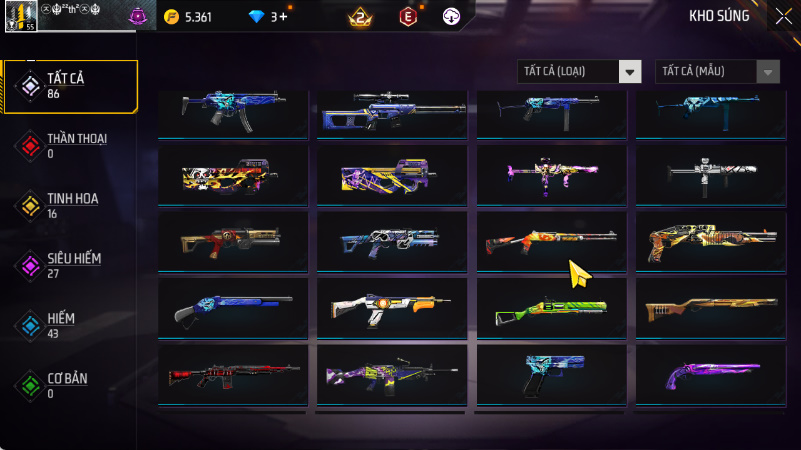801x450 pixels.
Task: Switch to the Thần Thoại tab
Action: [70, 145]
